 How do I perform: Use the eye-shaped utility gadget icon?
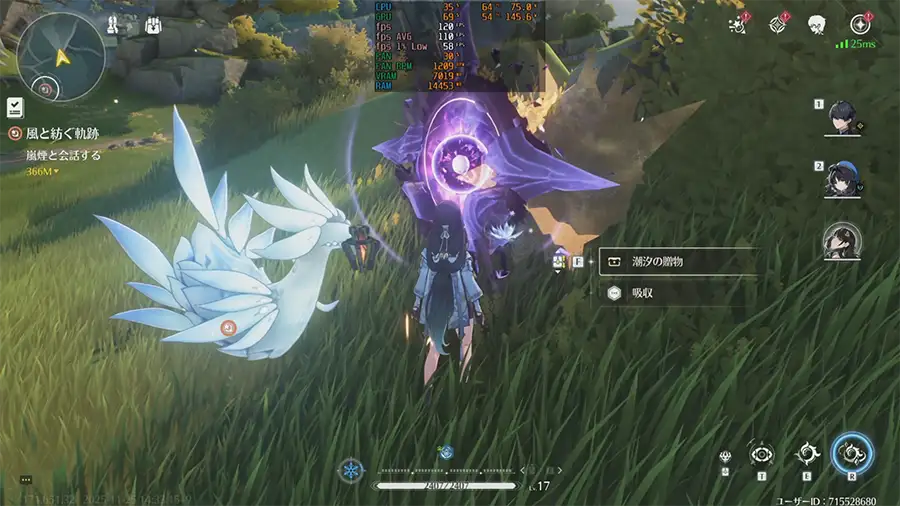tap(761, 453)
